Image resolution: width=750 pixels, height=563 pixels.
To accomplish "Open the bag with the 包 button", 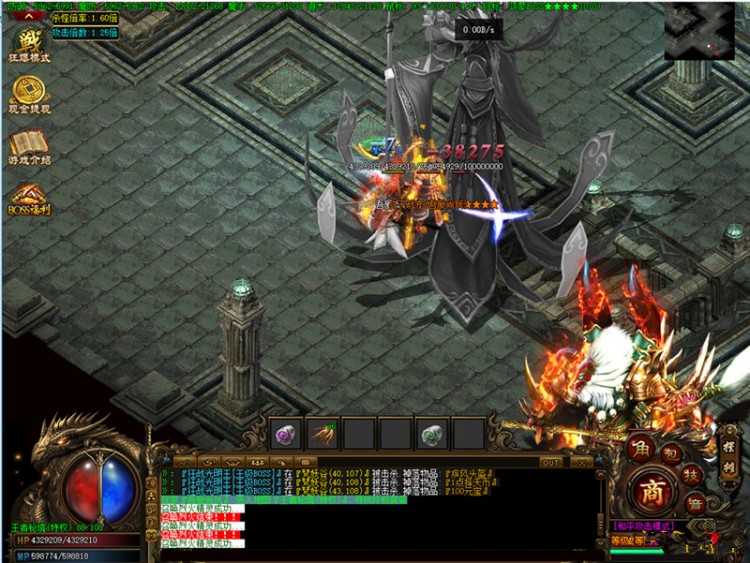I will (x=672, y=452).
